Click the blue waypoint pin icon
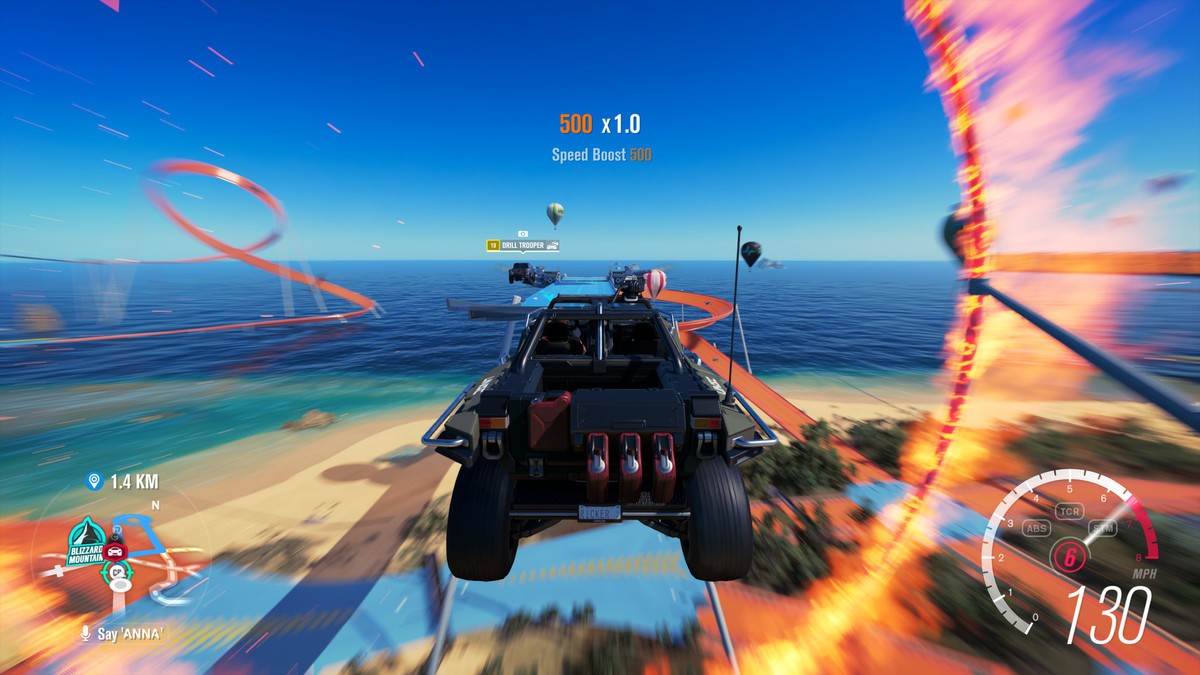The height and width of the screenshot is (675, 1200). pos(94,482)
